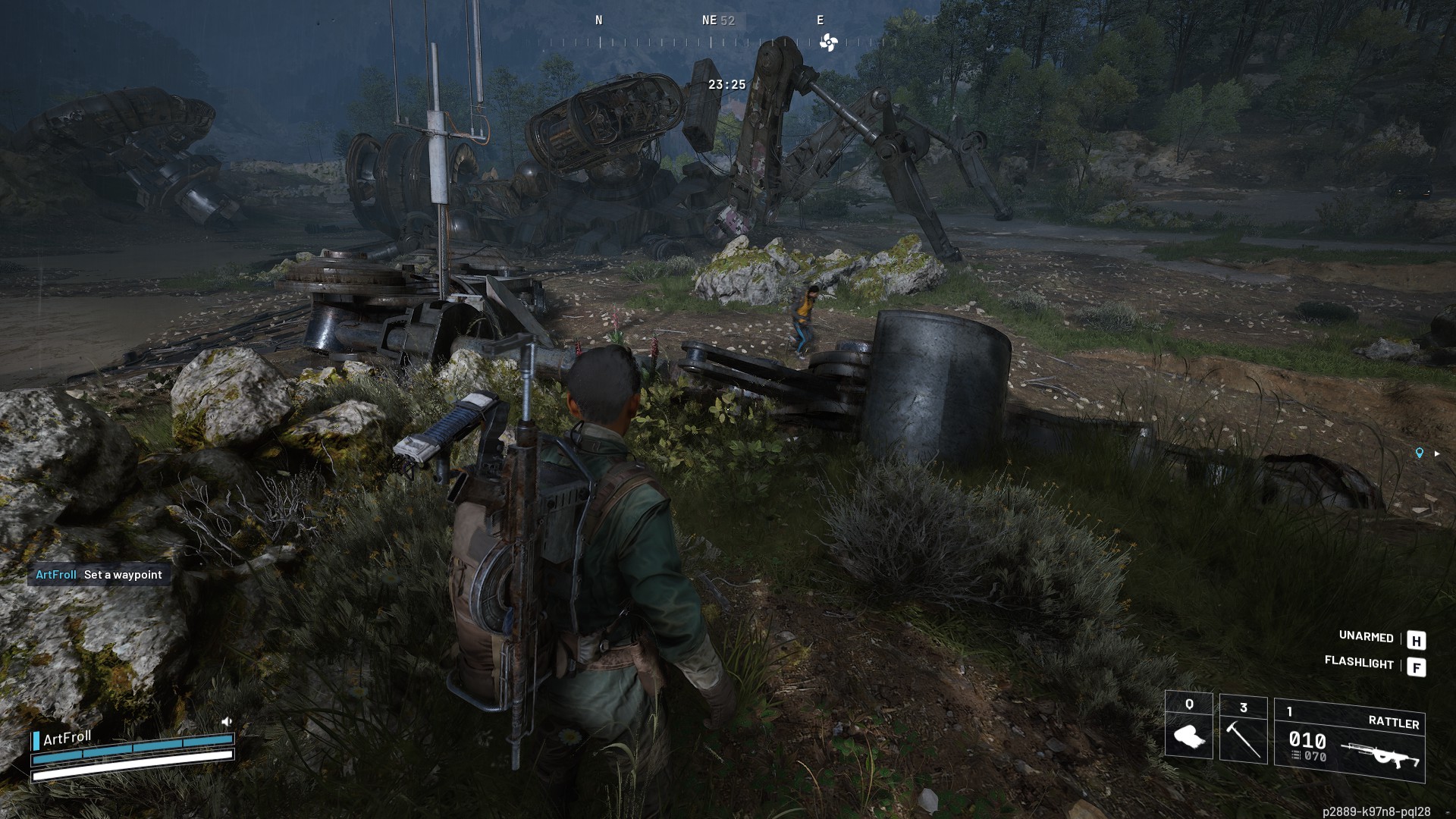The image size is (1456, 819).
Task: Click the fan-shaped marker on the compass
Action: pos(828,42)
